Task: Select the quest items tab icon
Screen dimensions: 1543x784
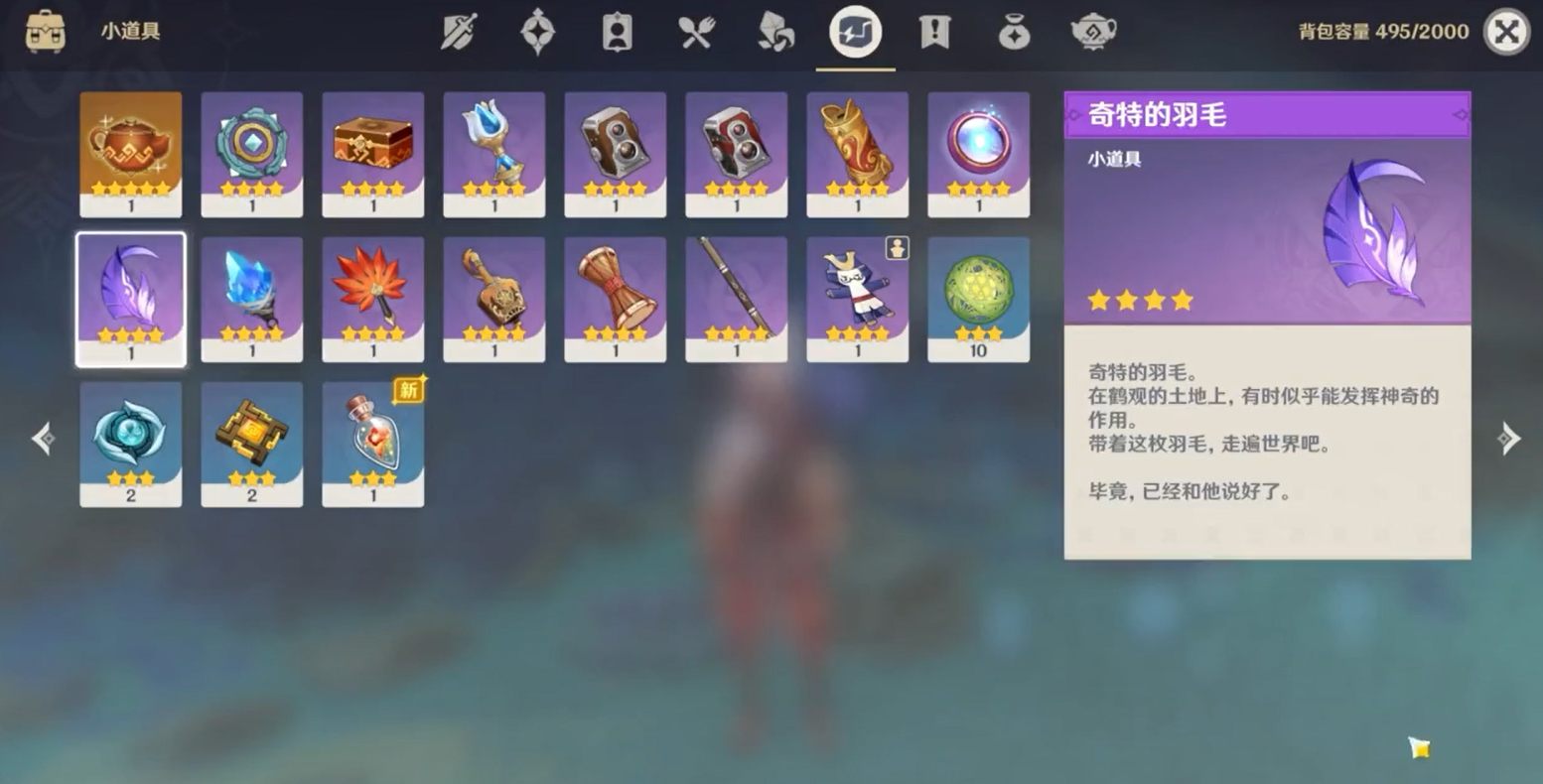Action: (934, 31)
